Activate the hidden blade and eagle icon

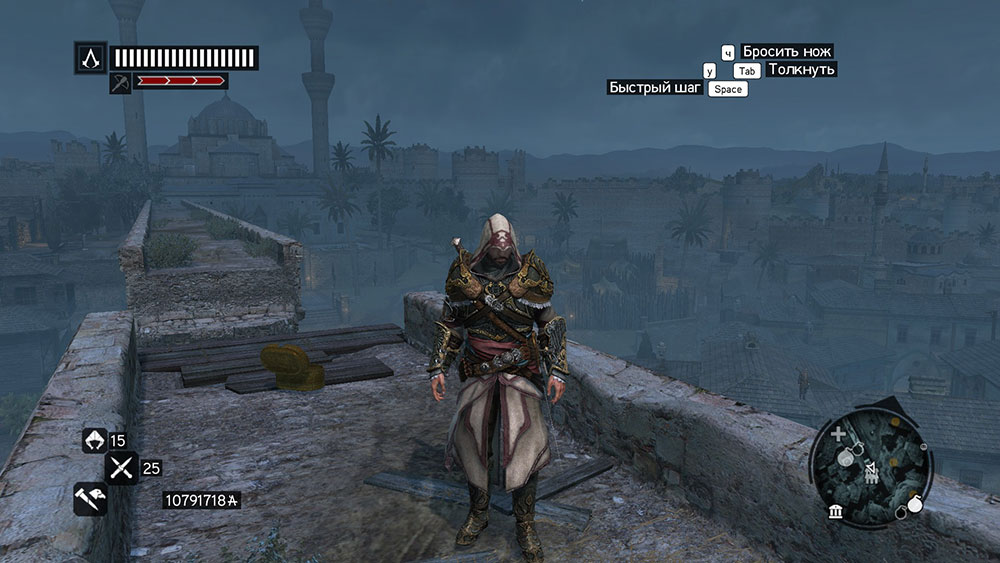tap(90, 497)
